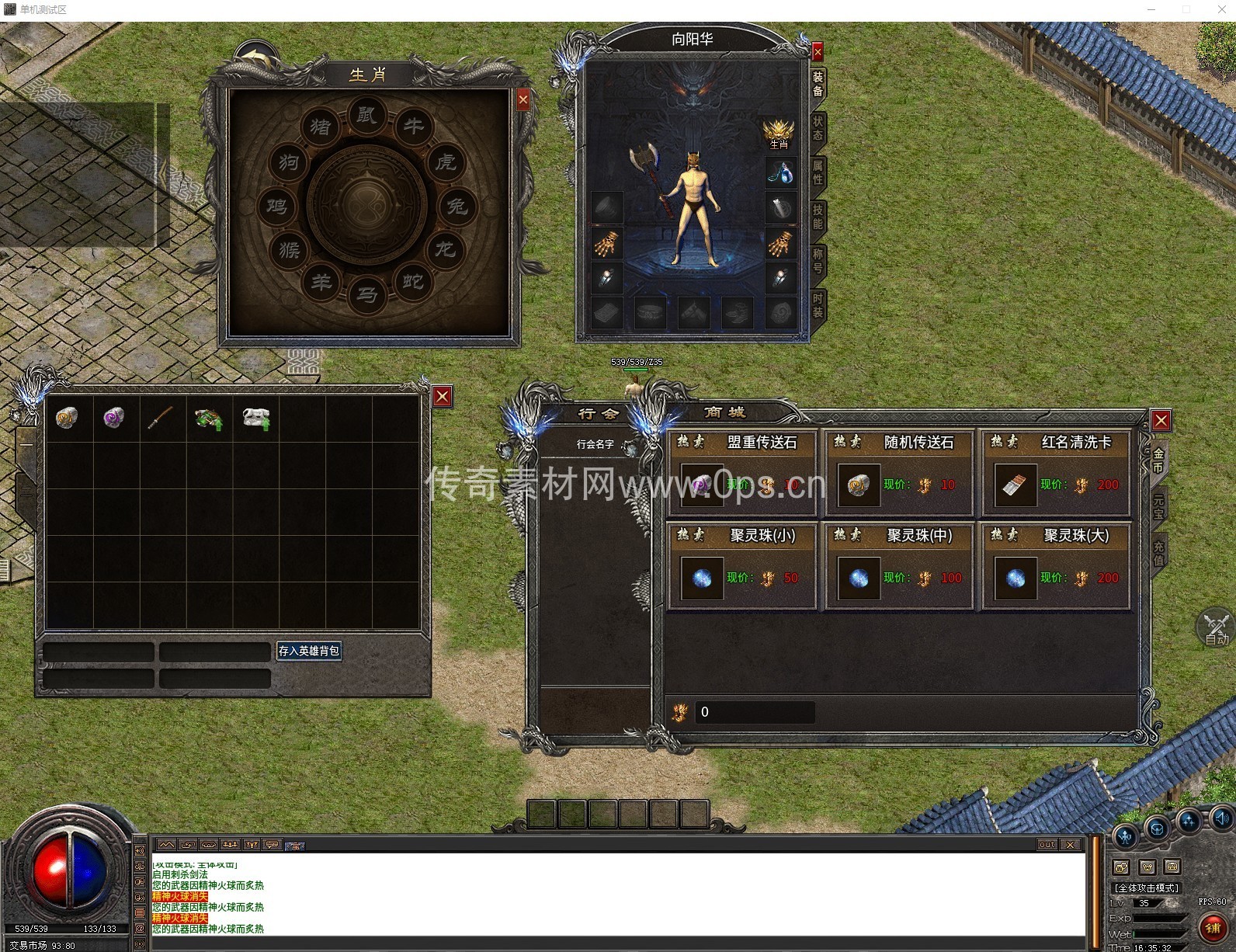Switch to the 技能 skills tab
The image size is (1236, 952).
coord(818,217)
